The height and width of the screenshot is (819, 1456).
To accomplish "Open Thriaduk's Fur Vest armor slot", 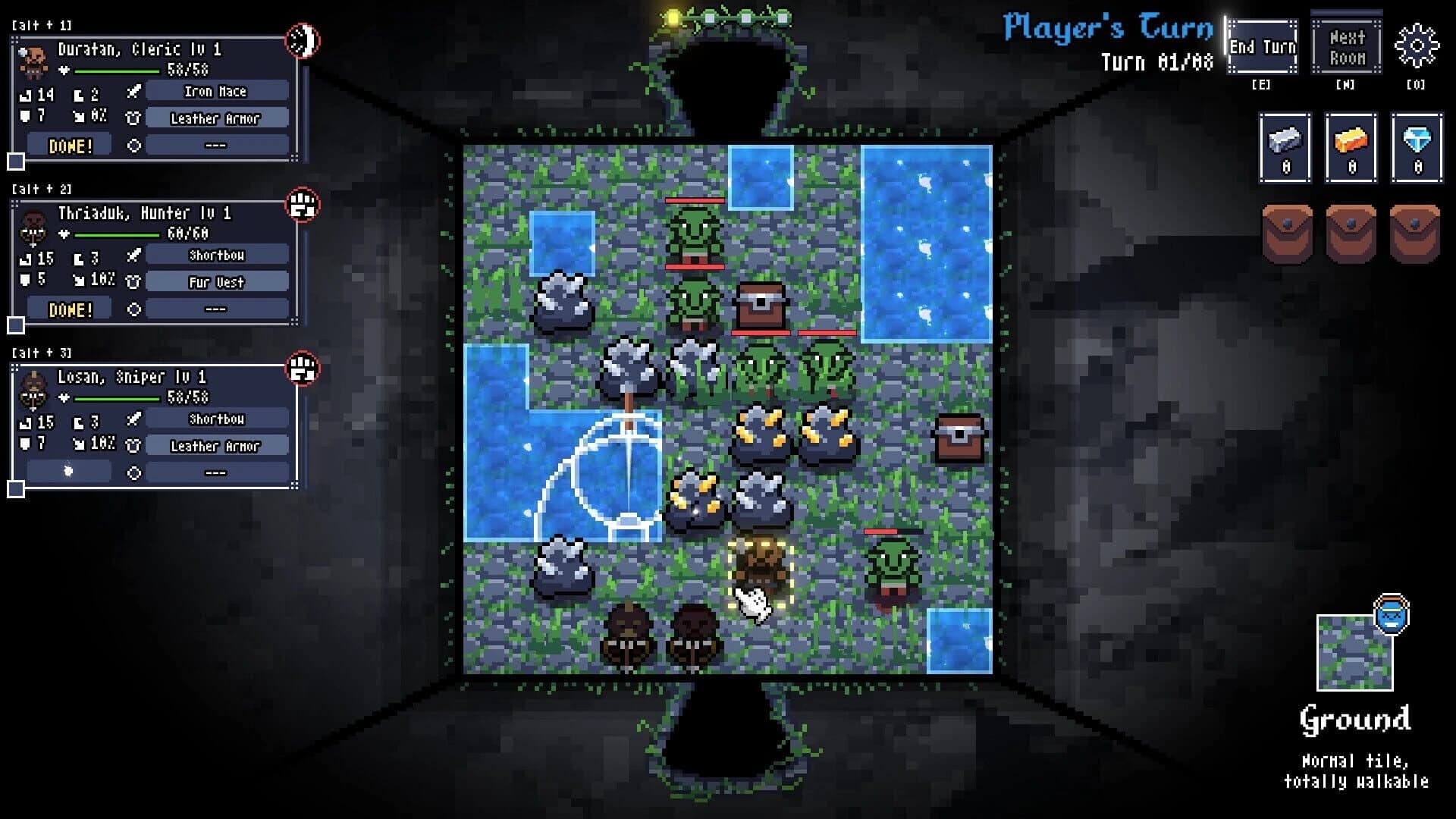I will click(216, 282).
